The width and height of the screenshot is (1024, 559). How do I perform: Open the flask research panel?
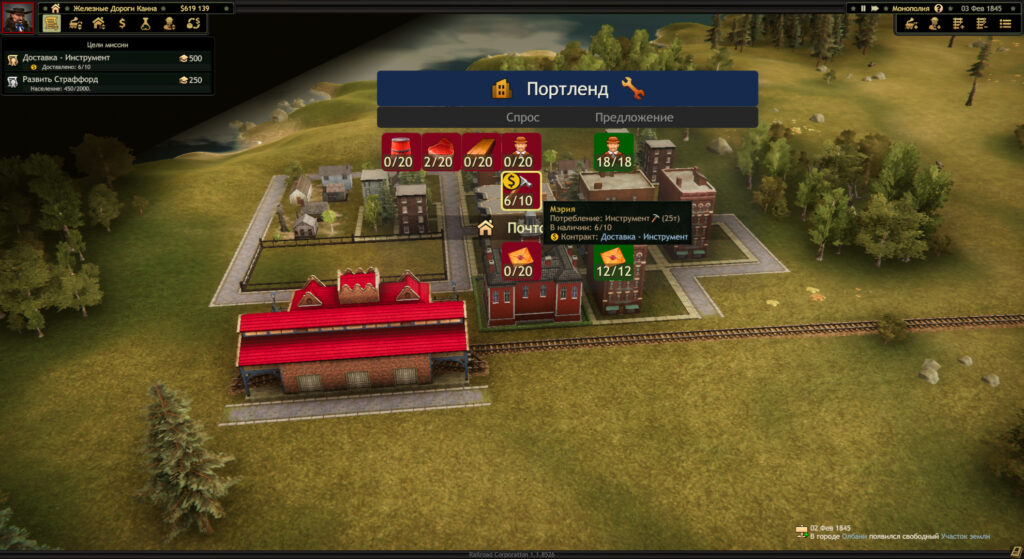click(145, 23)
